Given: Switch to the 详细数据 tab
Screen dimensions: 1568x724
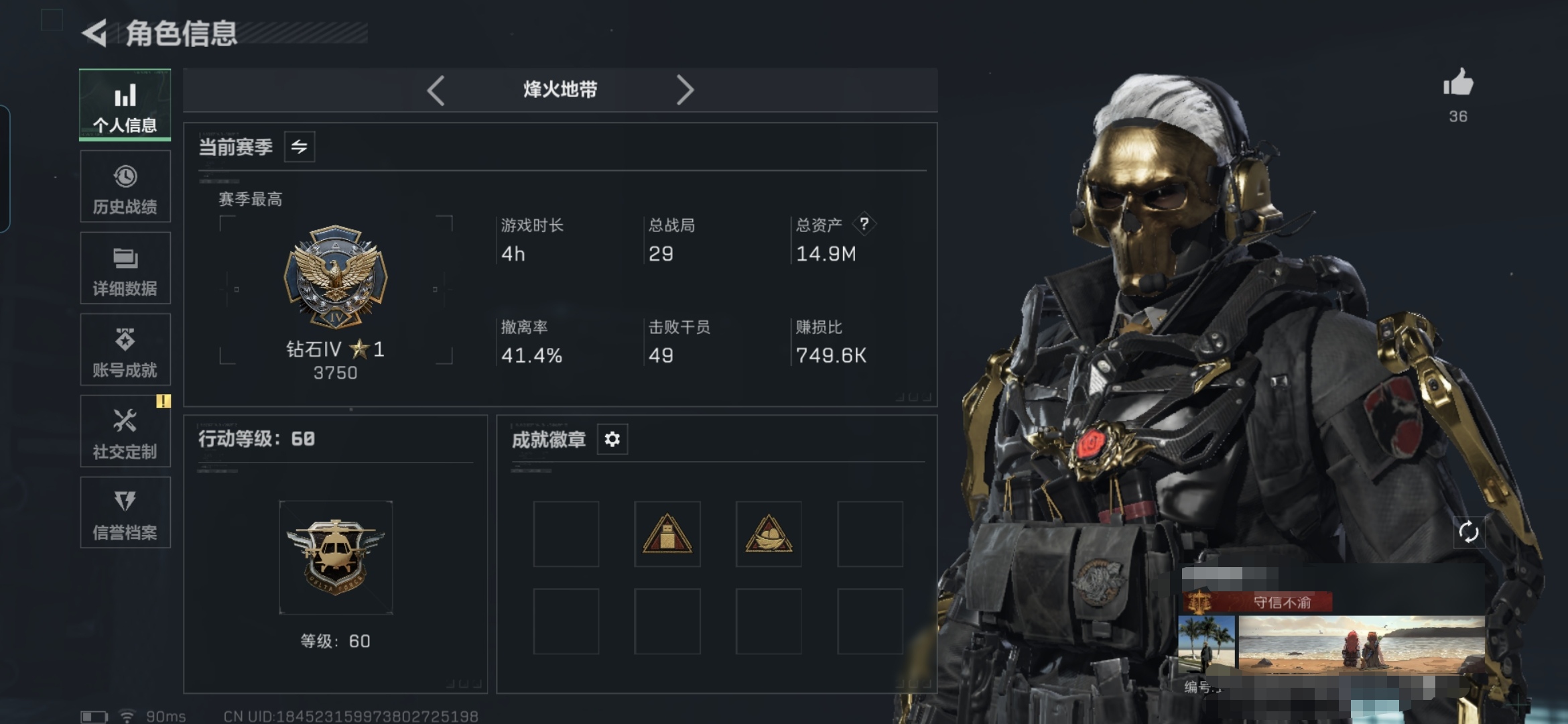Looking at the screenshot, I should pyautogui.click(x=125, y=269).
